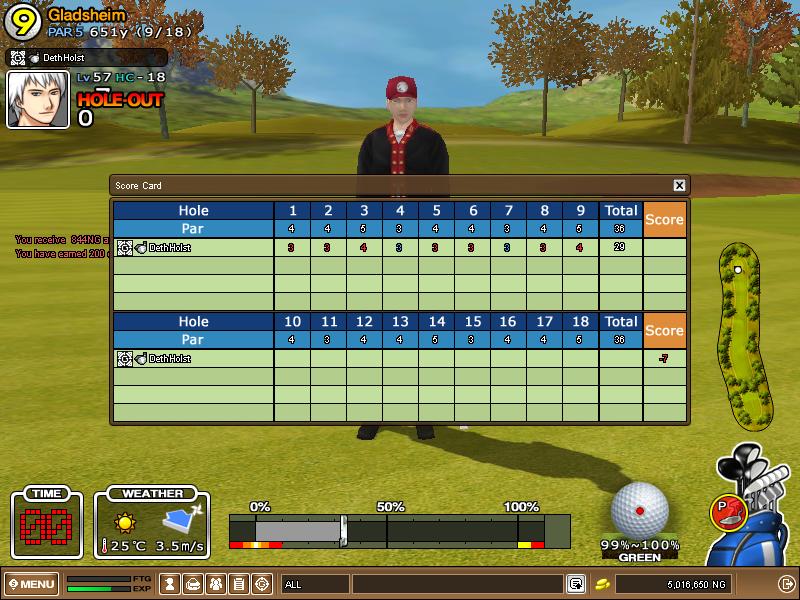Click the chat input field
Screen dimensions: 800x600
(457, 583)
